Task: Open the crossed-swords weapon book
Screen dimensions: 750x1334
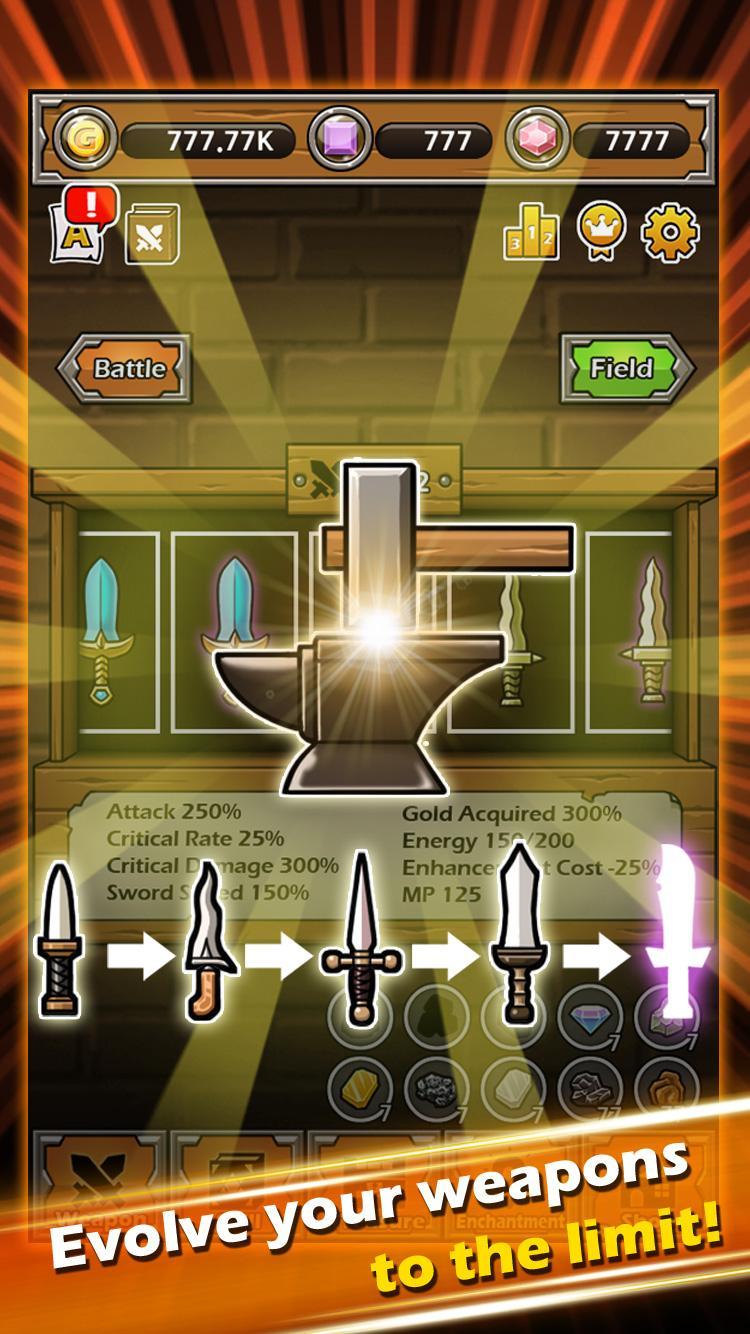Action: (152, 236)
